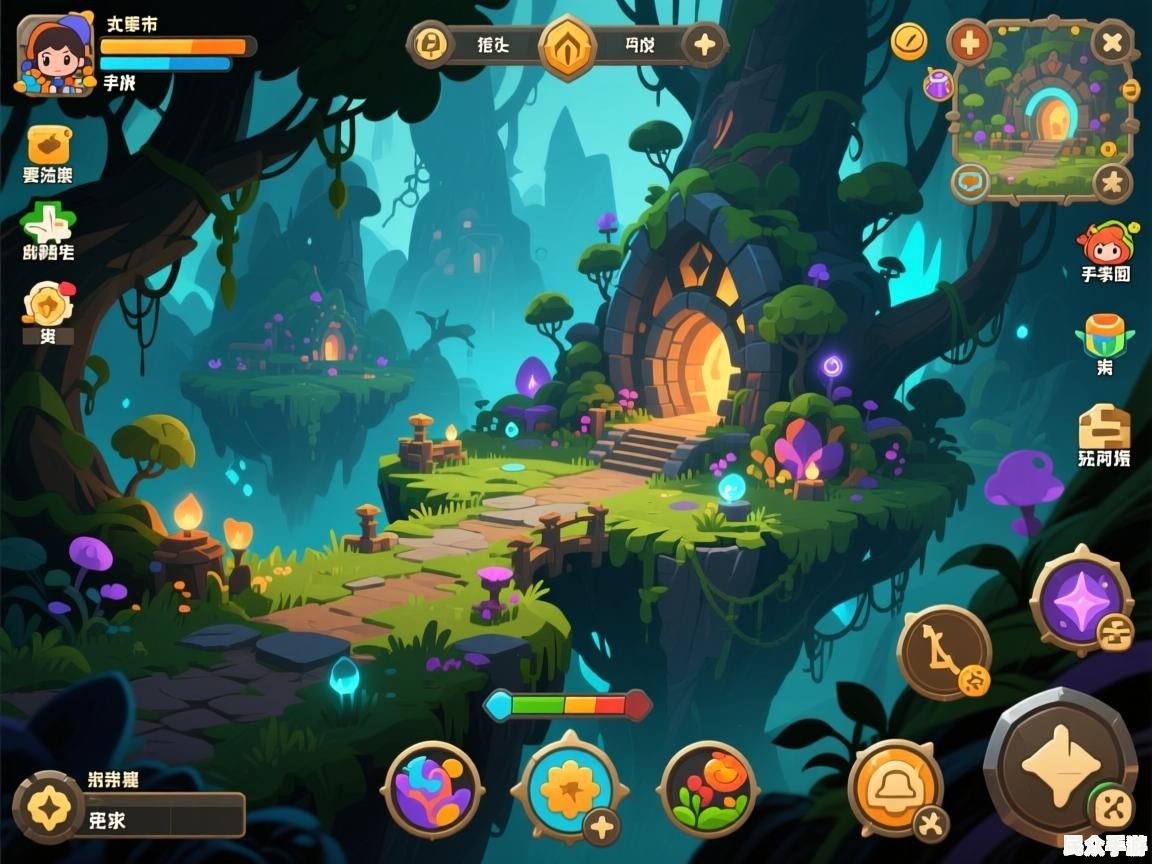The width and height of the screenshot is (1152, 864).
Task: Select the green and orange barrel icon
Action: tap(1104, 335)
